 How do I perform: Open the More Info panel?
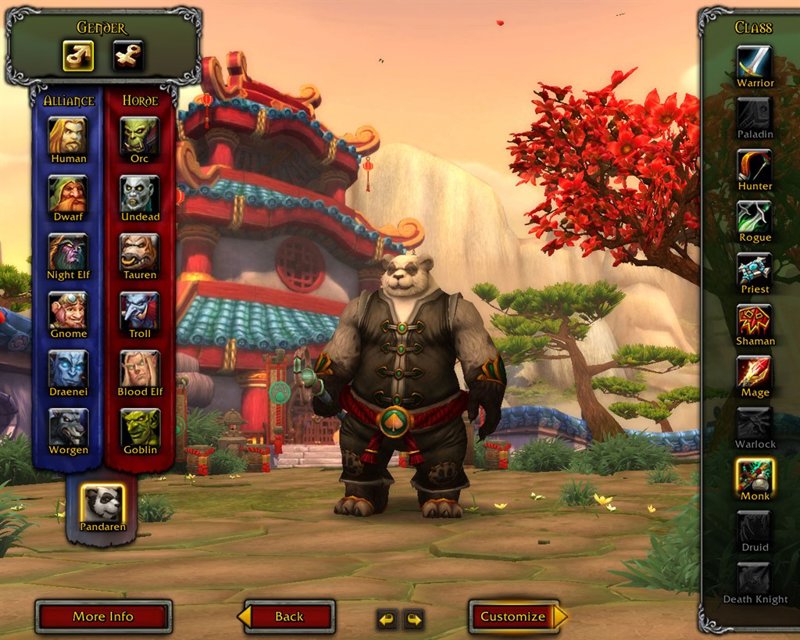[x=103, y=617]
